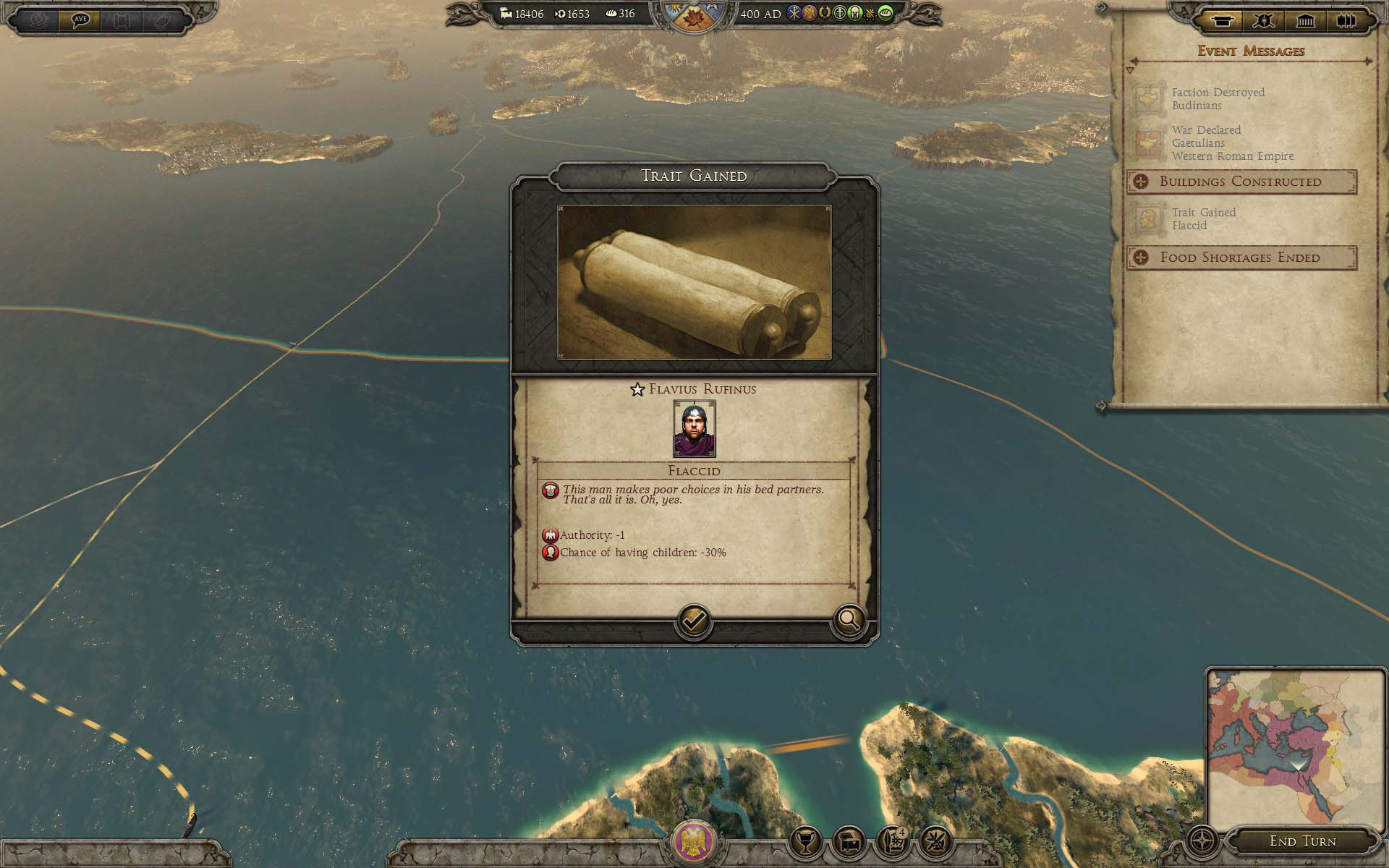Open the War Declared Gaetulians event message
This screenshot has height=868, width=1389.
pos(1231,142)
